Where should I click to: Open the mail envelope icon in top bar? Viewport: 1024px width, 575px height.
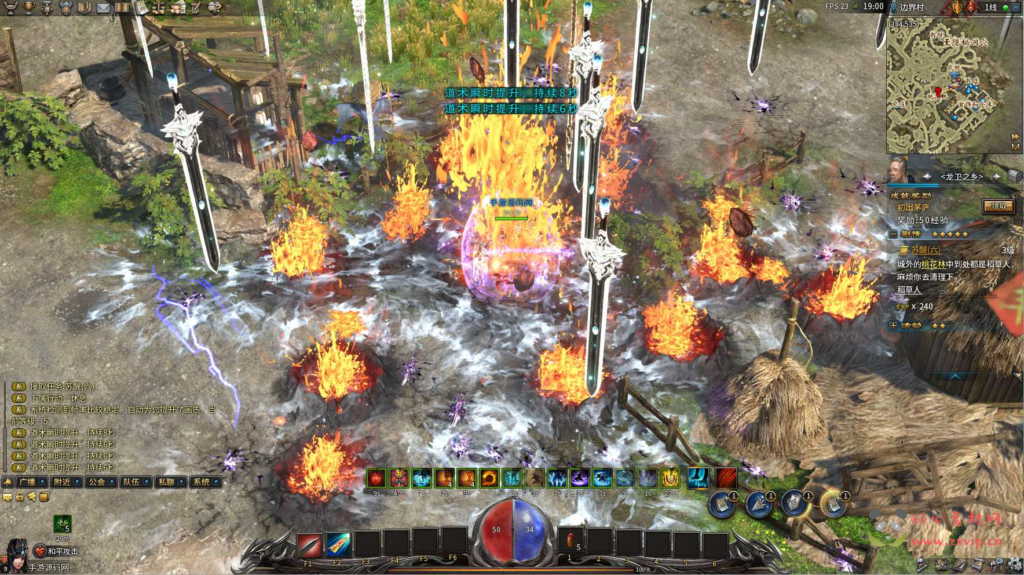(x=103, y=7)
